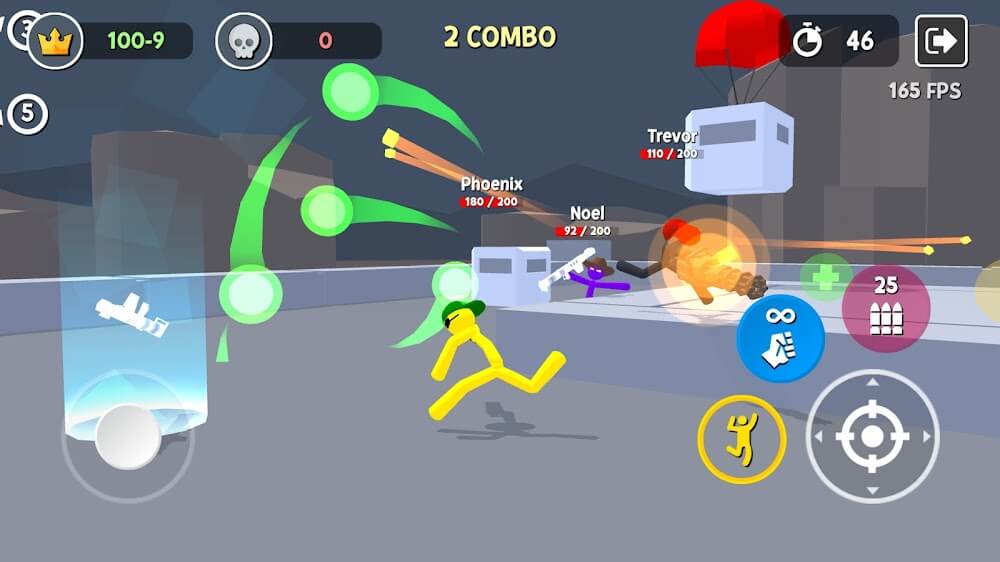Viewport: 1000px width, 562px height.
Task: Activate the blue fist melee button
Action: pyautogui.click(x=780, y=338)
